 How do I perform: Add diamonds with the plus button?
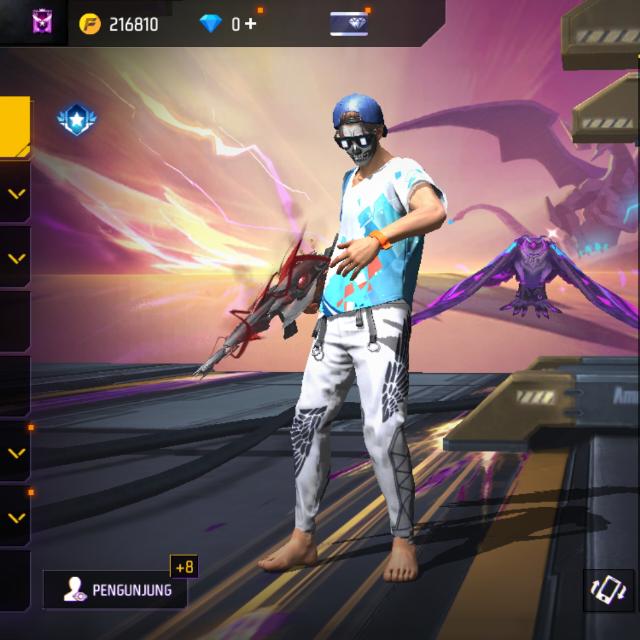tap(250, 24)
